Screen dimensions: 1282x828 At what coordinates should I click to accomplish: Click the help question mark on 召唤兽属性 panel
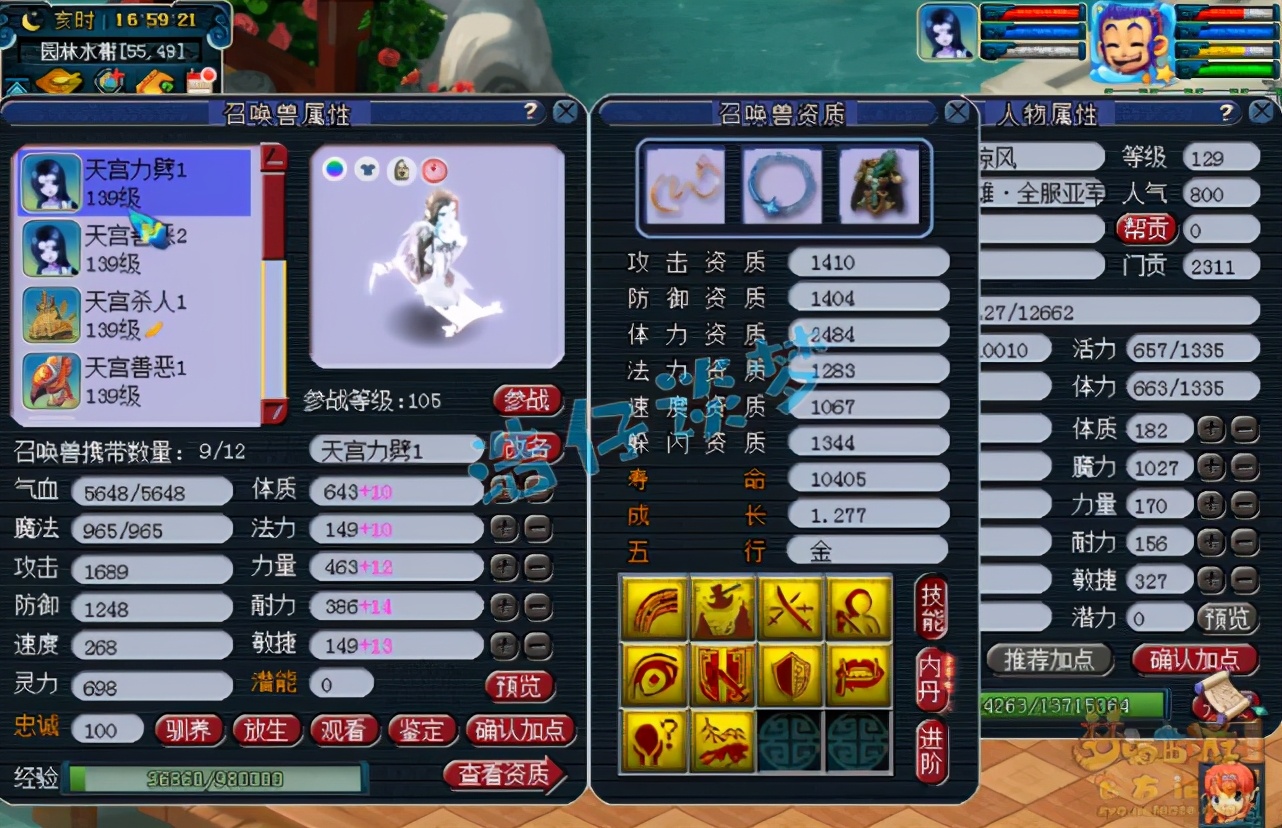[528, 112]
